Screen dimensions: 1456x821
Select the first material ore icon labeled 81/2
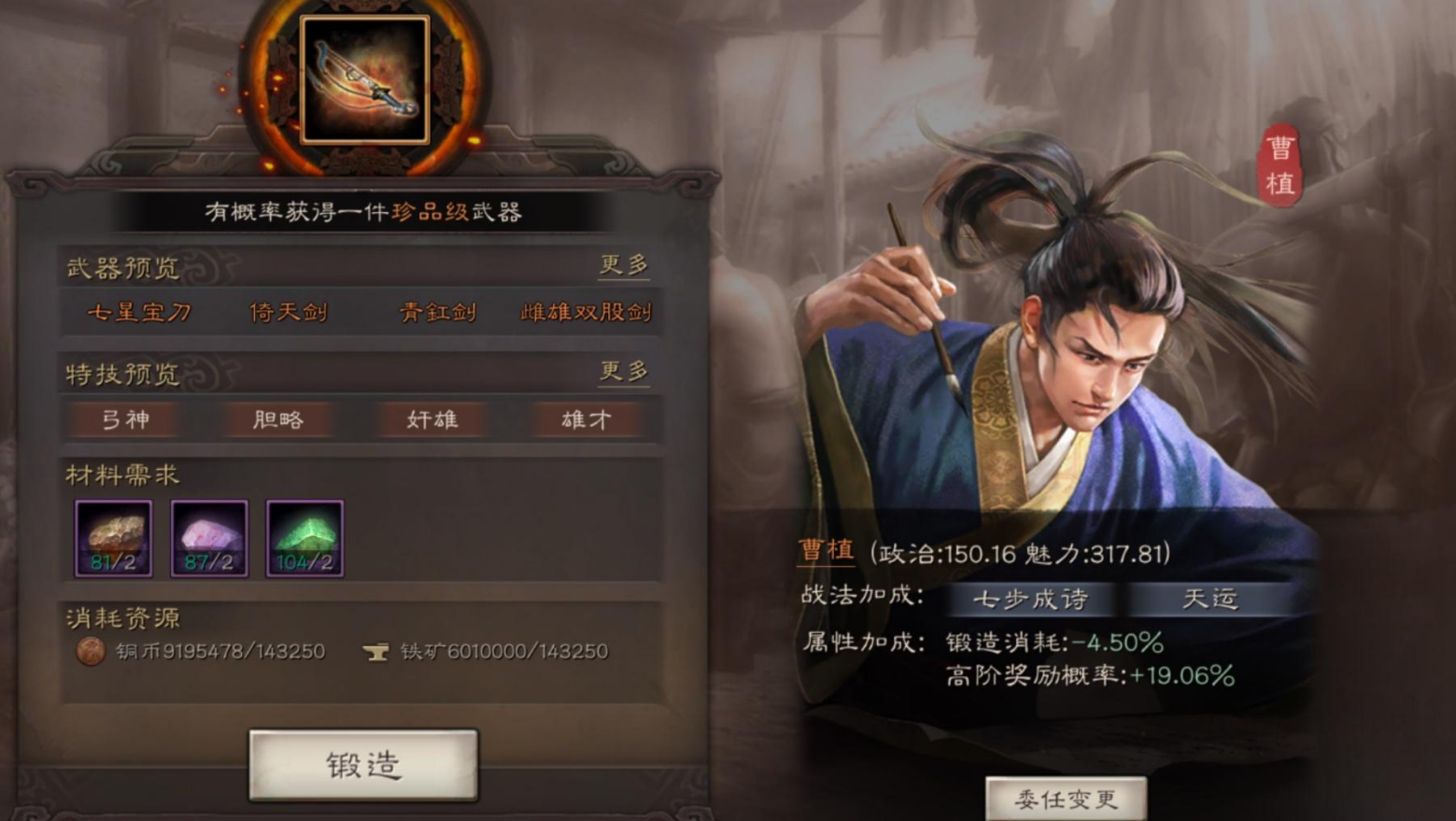pos(112,537)
